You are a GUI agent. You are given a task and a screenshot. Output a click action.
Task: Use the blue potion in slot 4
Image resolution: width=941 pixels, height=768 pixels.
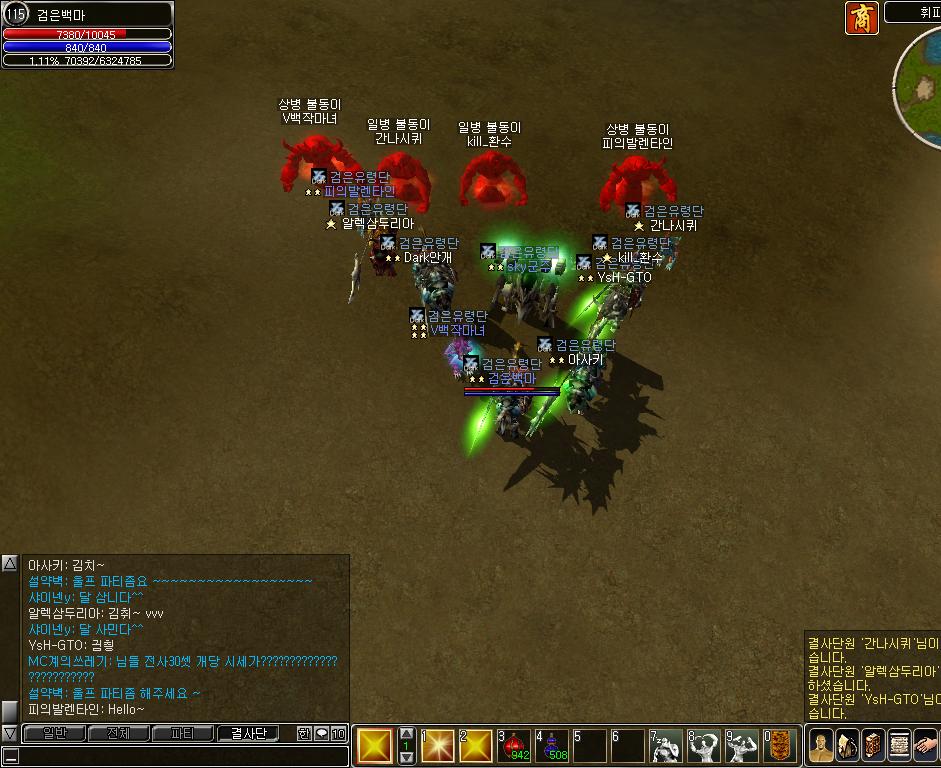pos(552,746)
